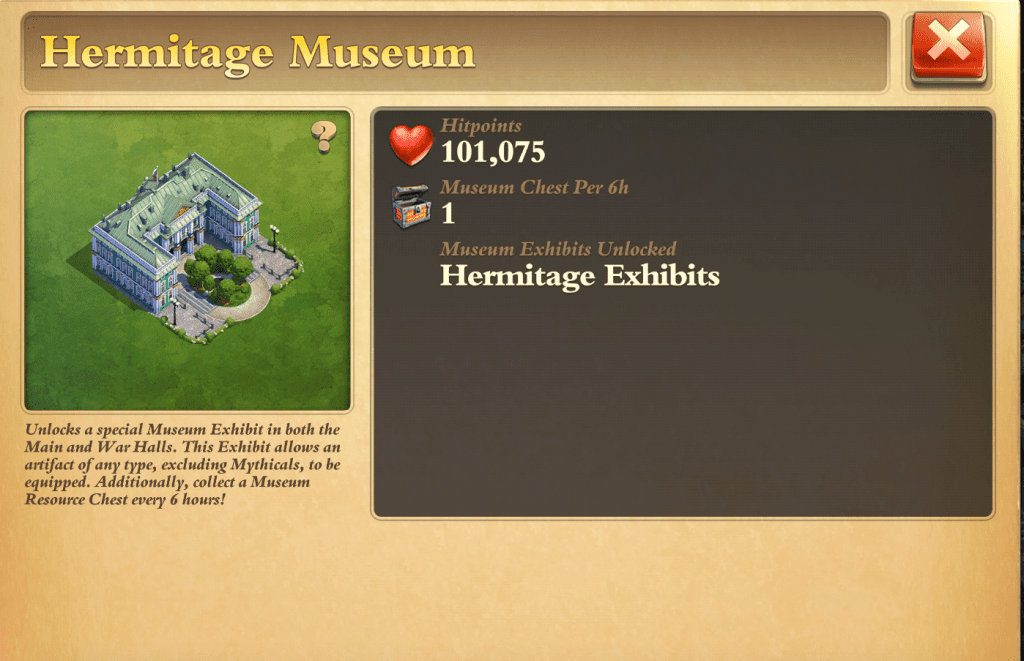Close the Hermitage Museum window
The height and width of the screenshot is (661, 1024).
click(949, 47)
